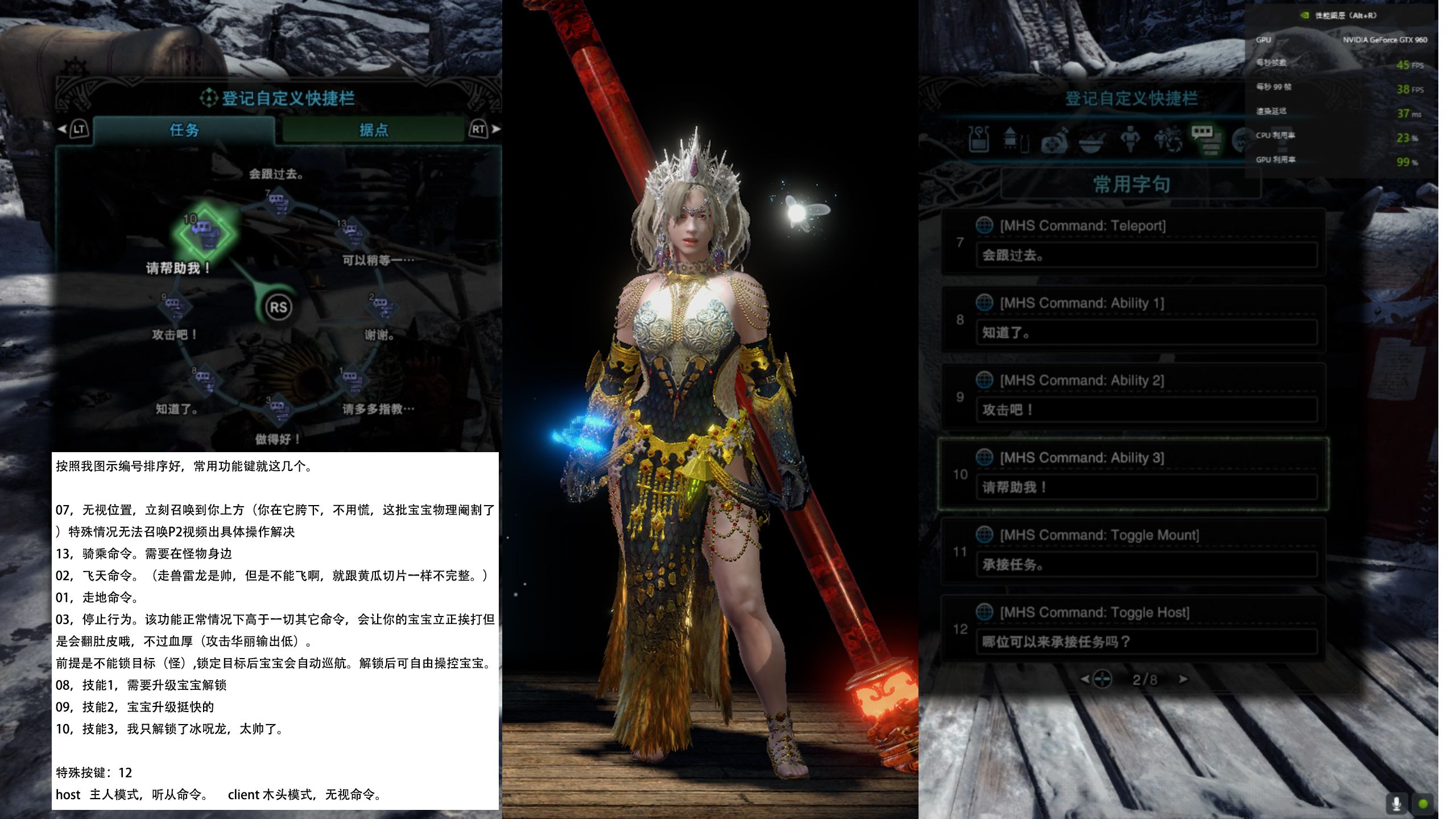Click the LT arrow to switch tab left
Viewport: 1456px width, 819px height.
click(67, 130)
